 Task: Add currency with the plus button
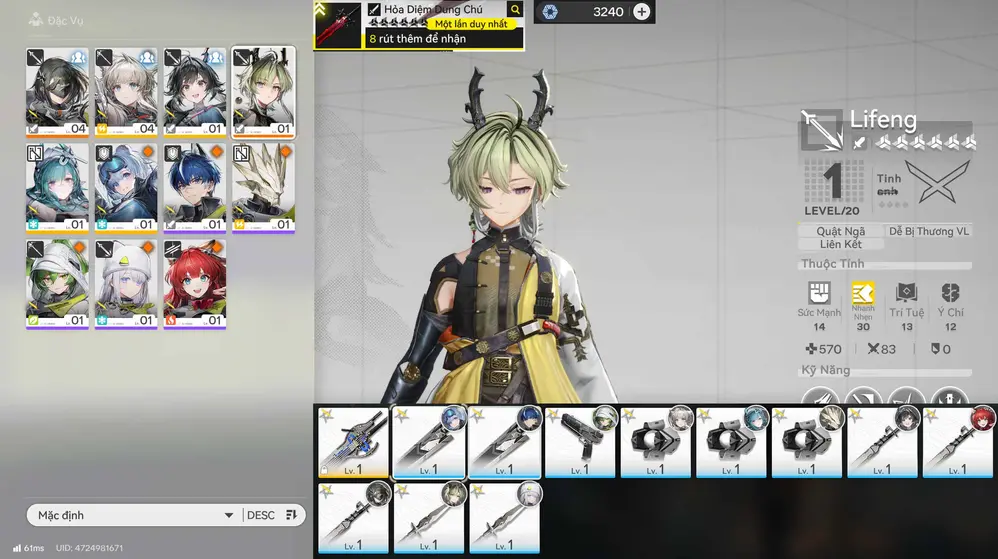[x=642, y=12]
